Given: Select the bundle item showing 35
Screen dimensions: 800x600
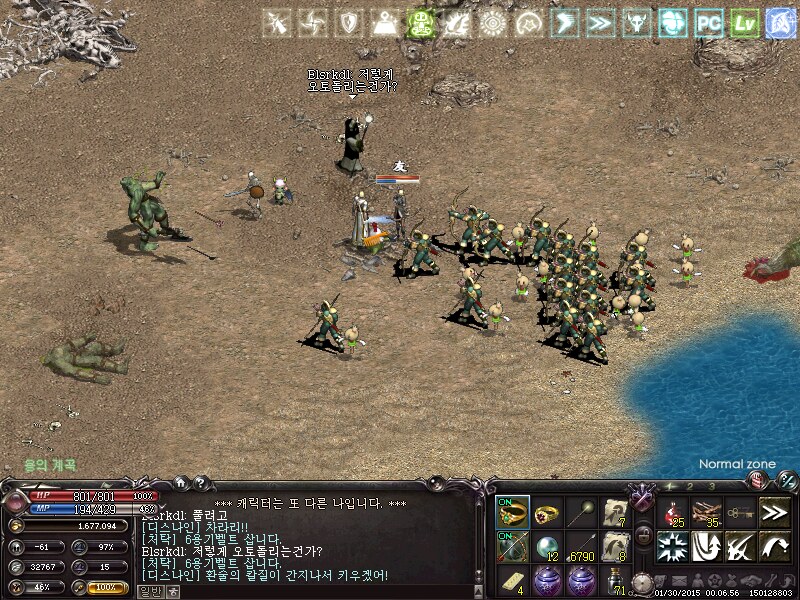Looking at the screenshot, I should pos(708,512).
